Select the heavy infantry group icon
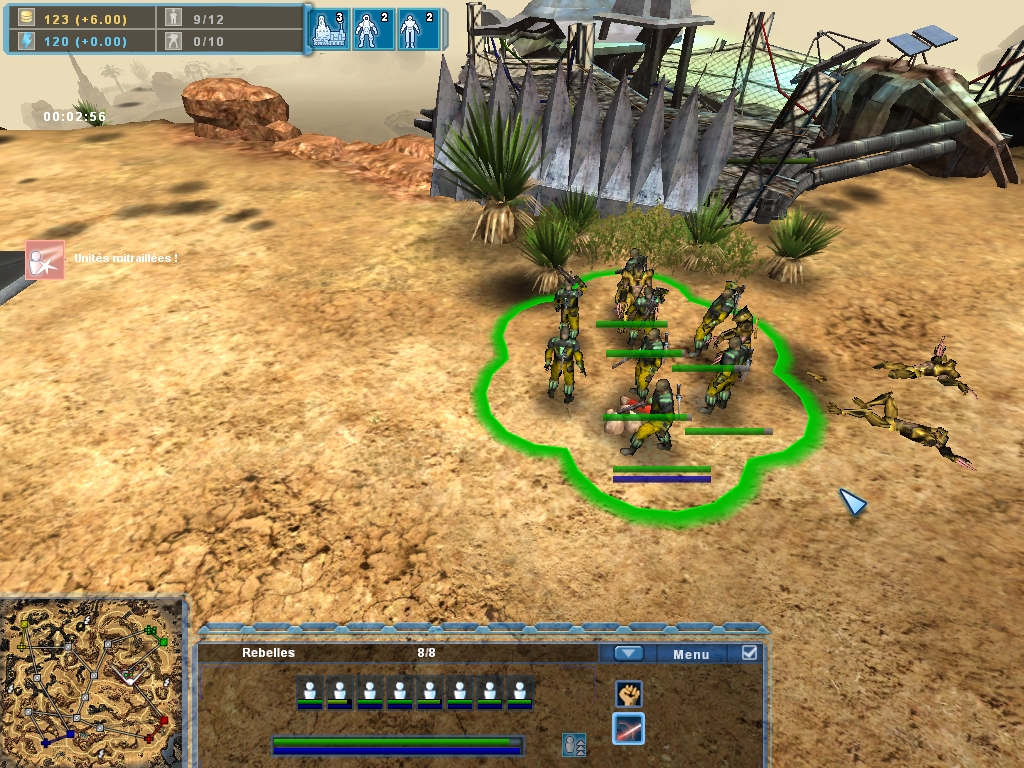Image resolution: width=1024 pixels, height=768 pixels. (372, 31)
